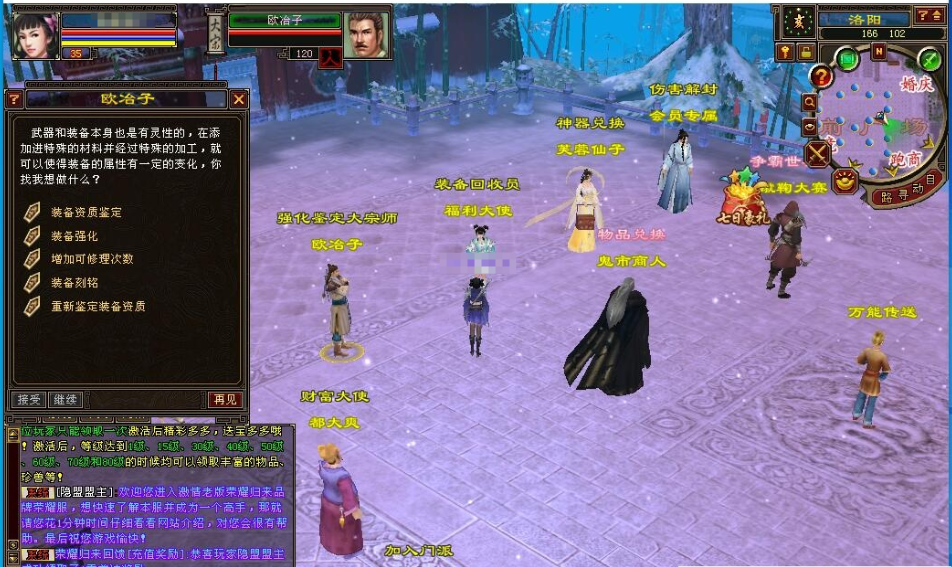Click the 接受 button

click(x=28, y=399)
